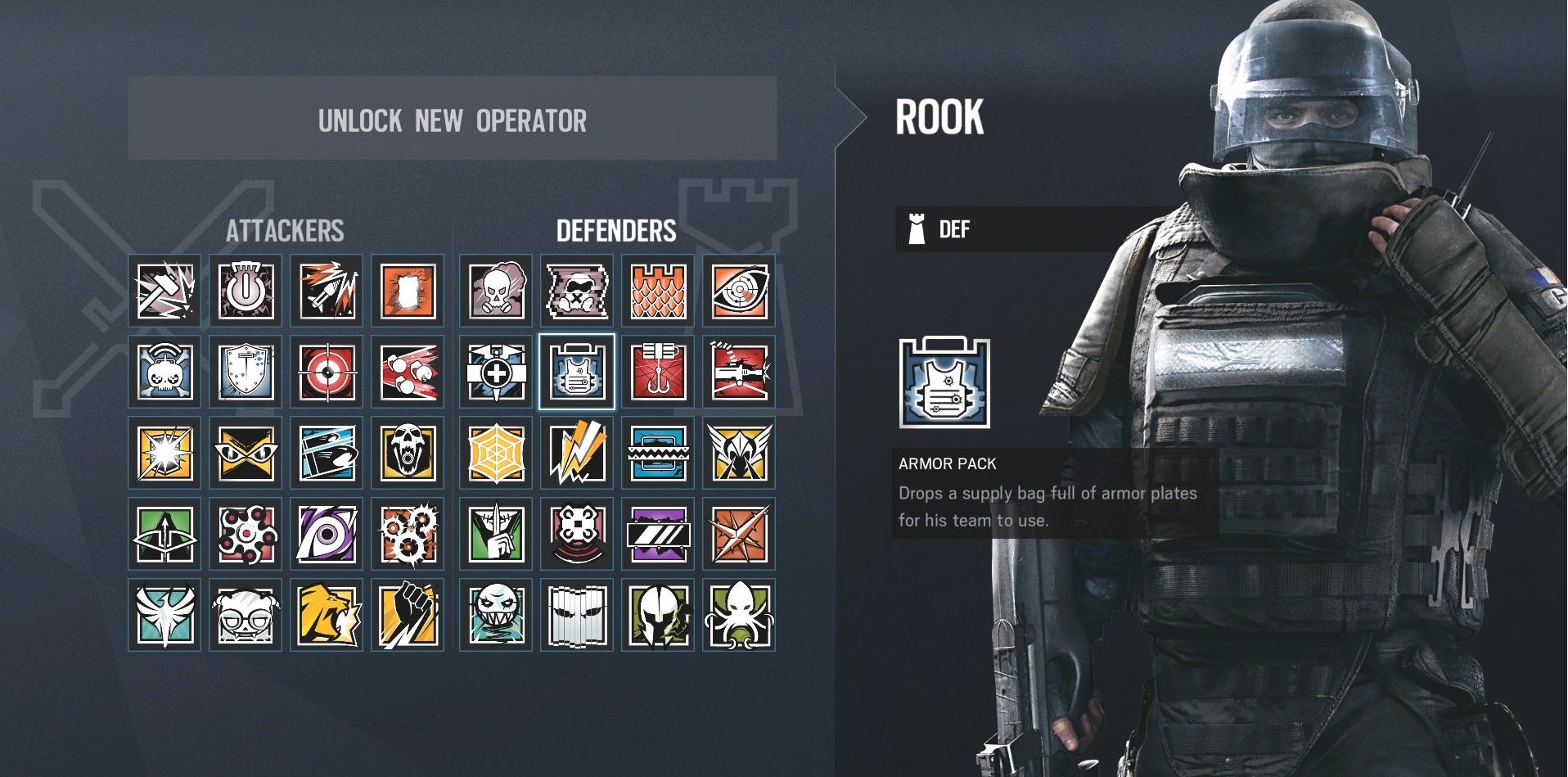Click the UNLOCK NEW OPERATOR banner
1568x777 pixels.
pyautogui.click(x=453, y=120)
